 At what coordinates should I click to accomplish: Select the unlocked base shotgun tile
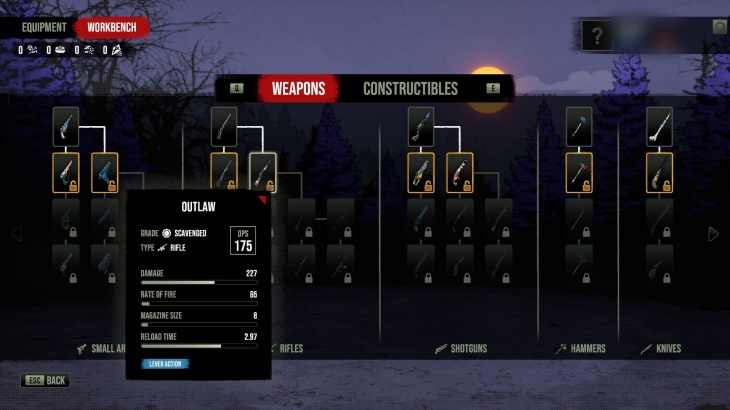tap(421, 127)
